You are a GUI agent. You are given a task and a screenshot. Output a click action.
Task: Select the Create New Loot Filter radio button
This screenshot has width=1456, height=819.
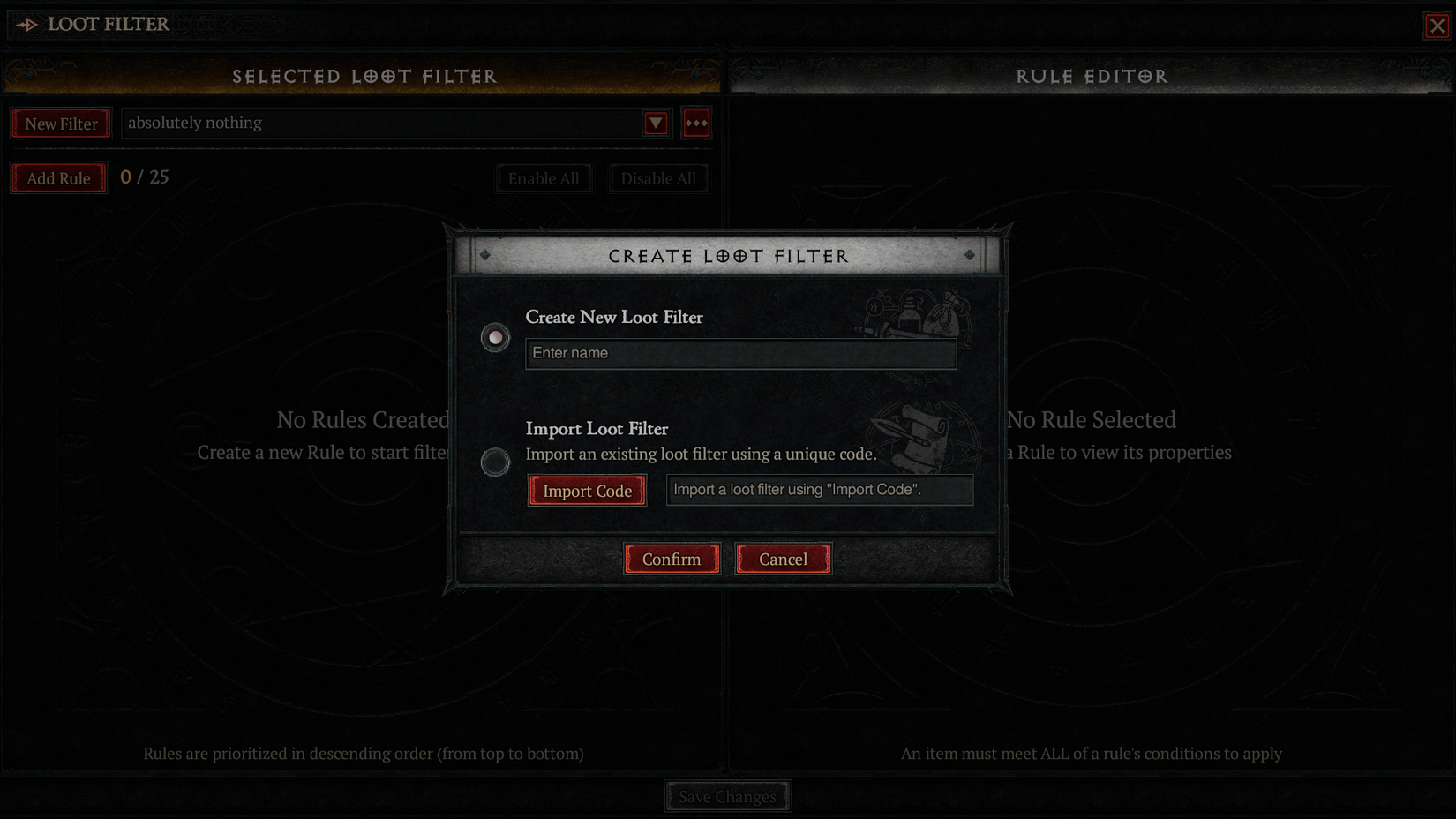pyautogui.click(x=494, y=337)
